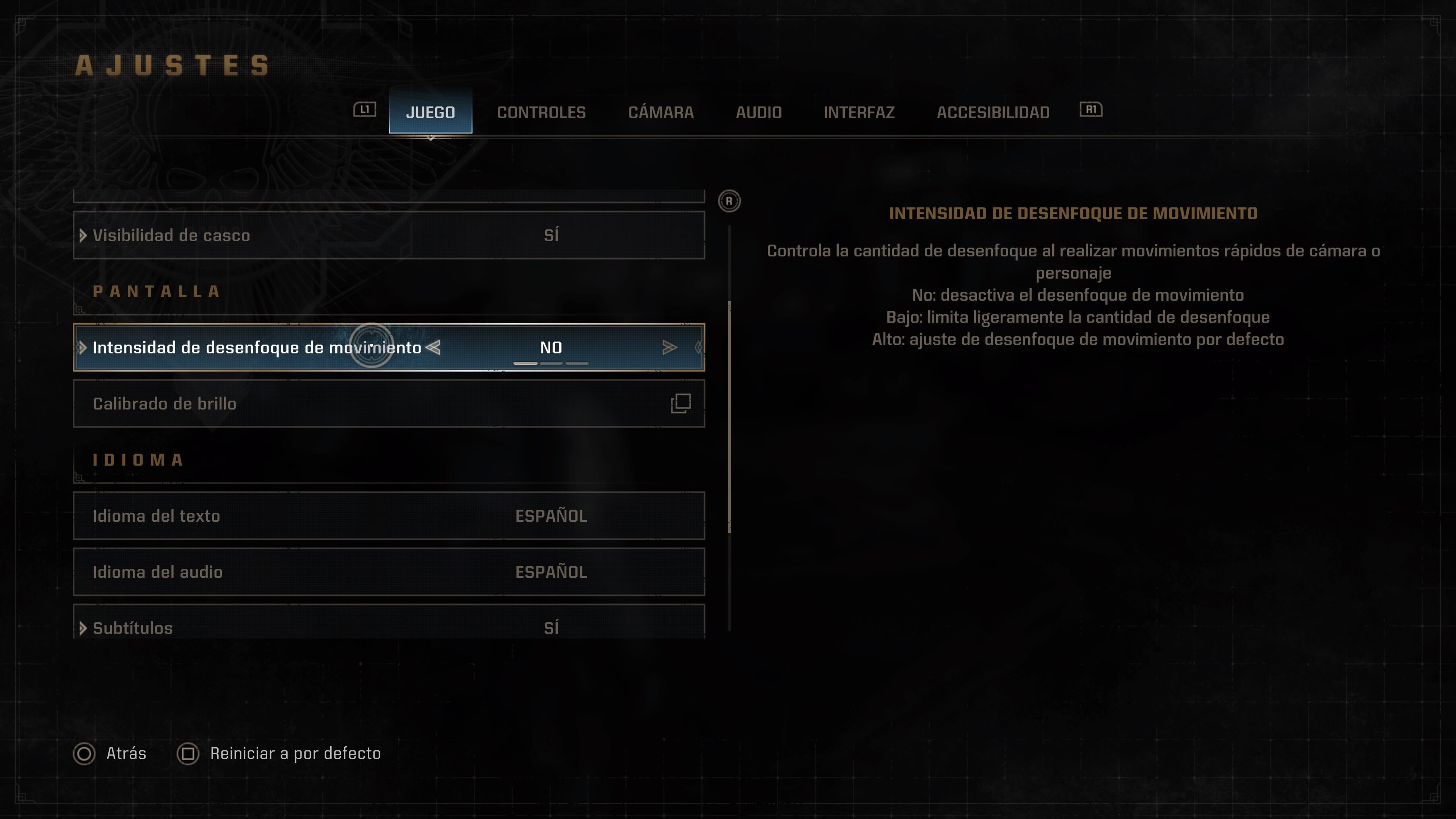
Task: Change the Idioma del texto option
Action: click(389, 516)
